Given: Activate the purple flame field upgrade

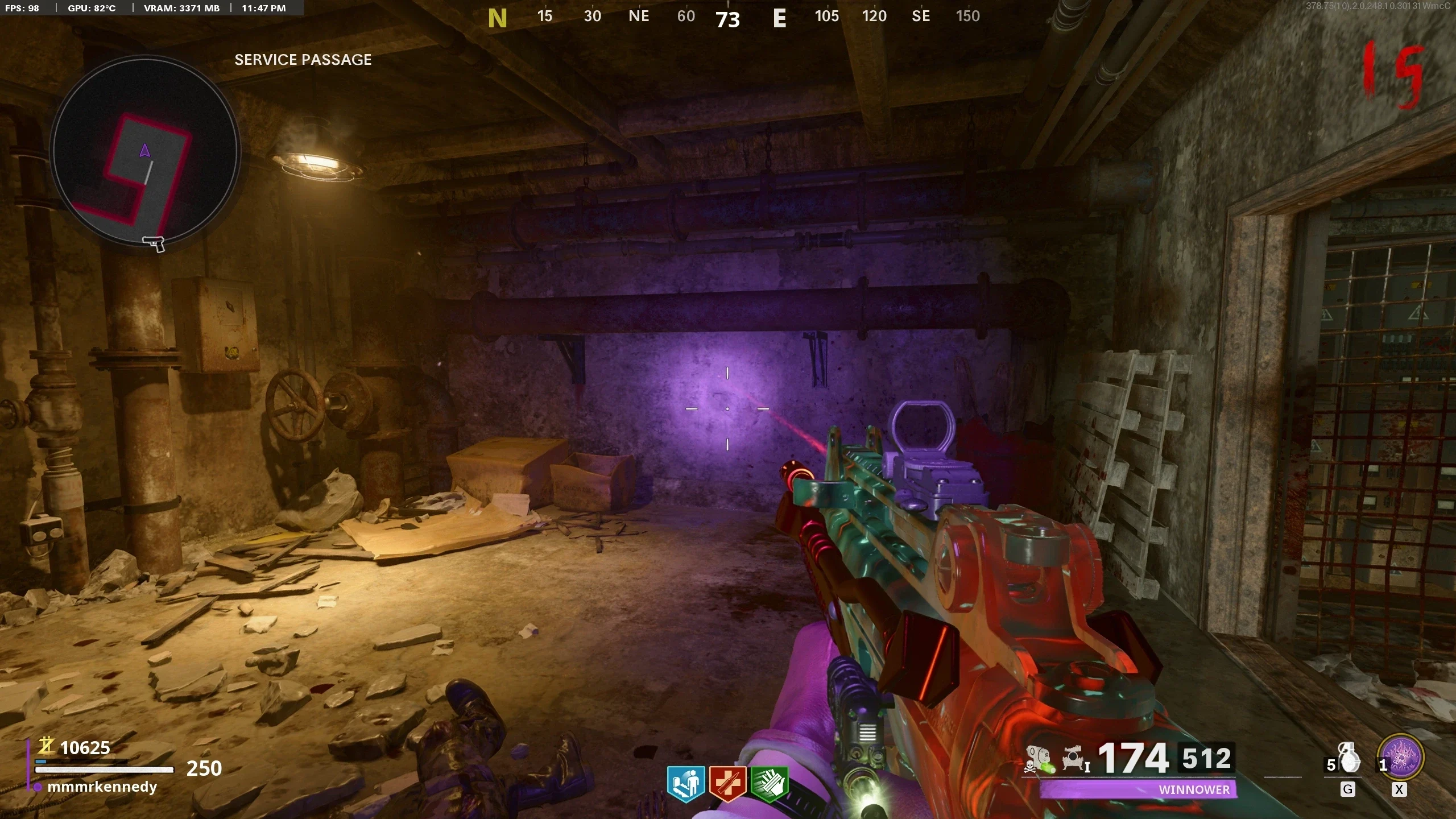Looking at the screenshot, I should 1400,758.
